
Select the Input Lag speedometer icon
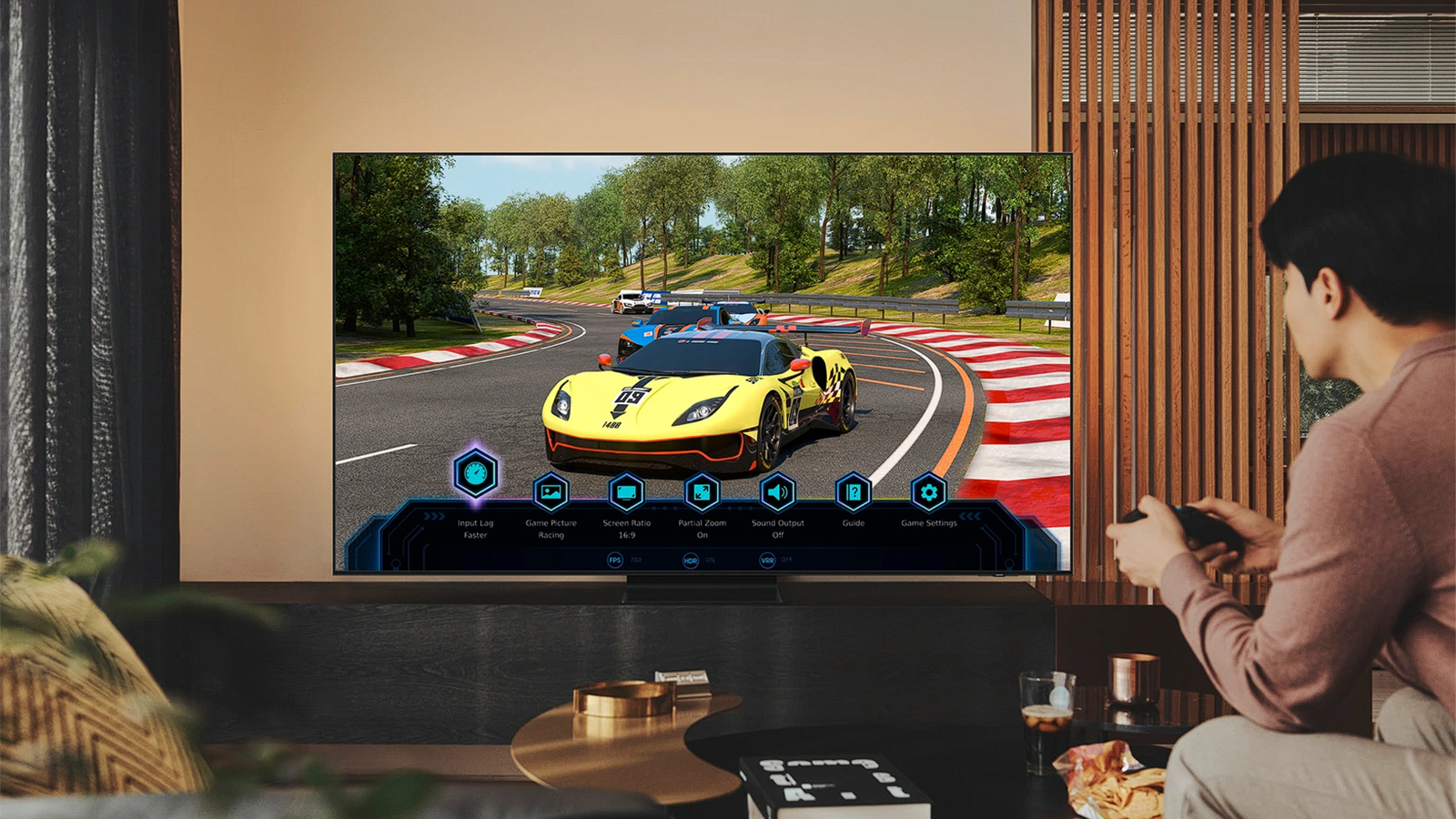click(476, 471)
